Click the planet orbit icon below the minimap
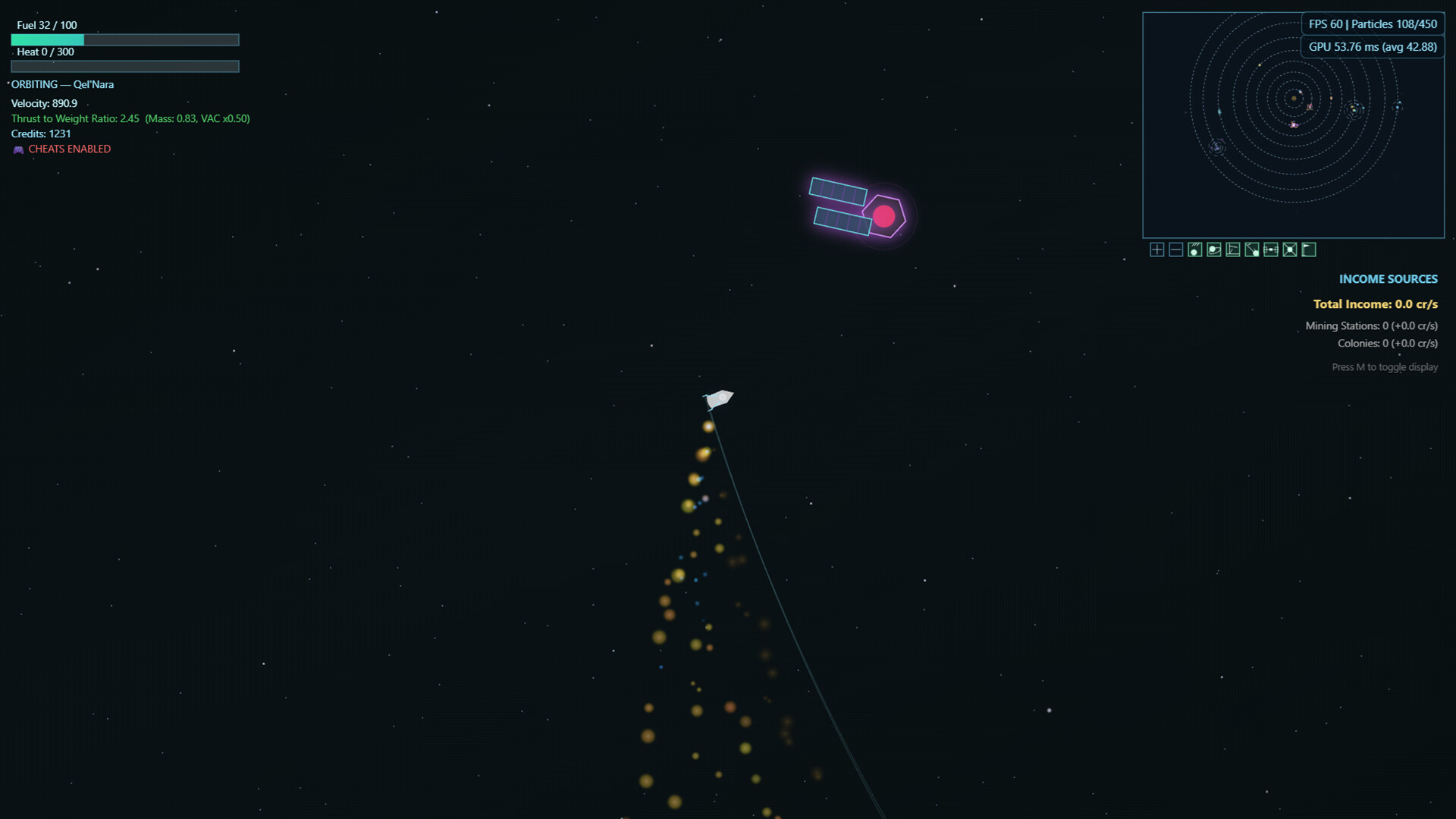Image resolution: width=1456 pixels, height=819 pixels. point(1214,249)
